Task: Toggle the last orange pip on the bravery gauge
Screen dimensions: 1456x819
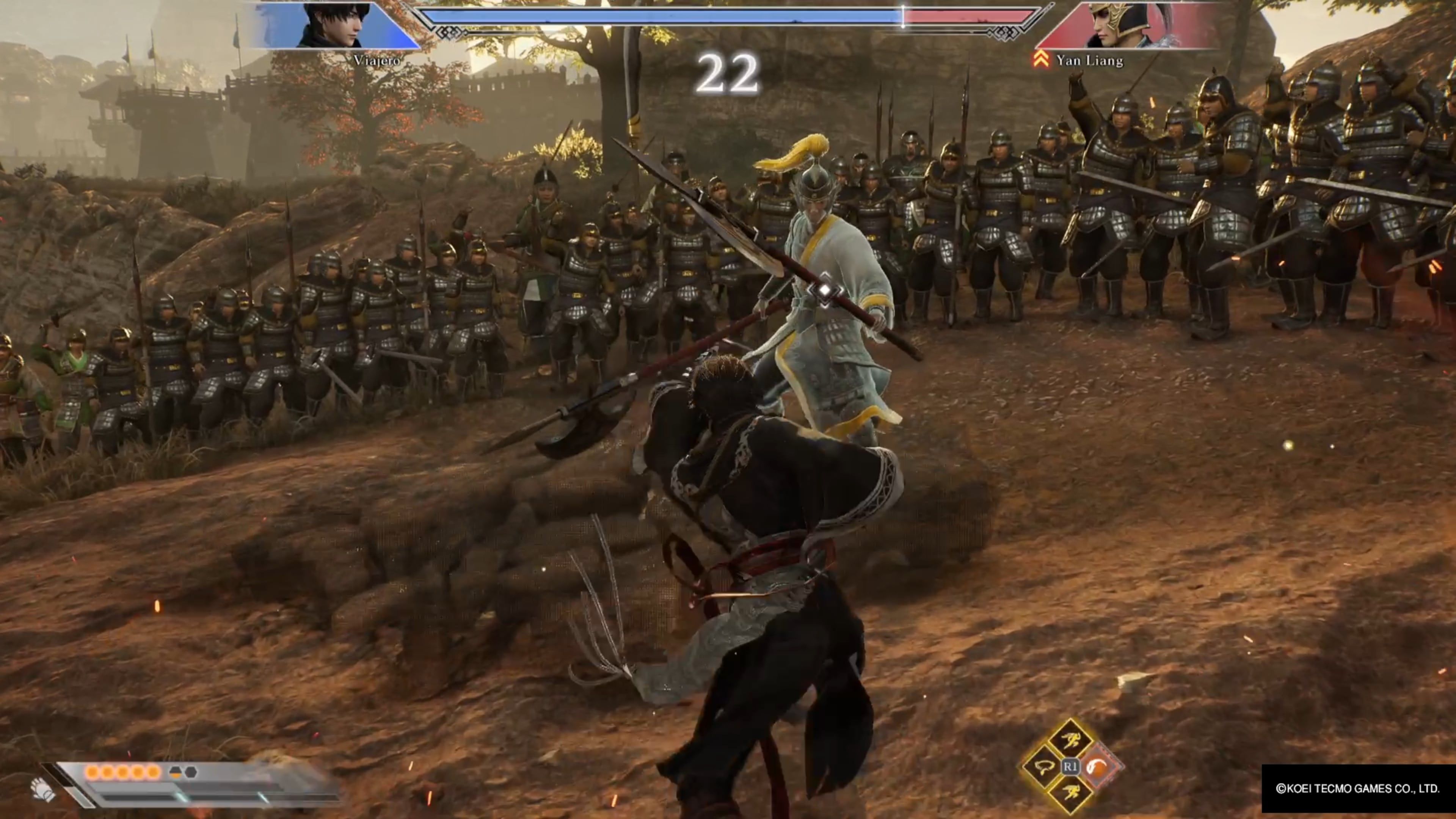Action: 153,772
